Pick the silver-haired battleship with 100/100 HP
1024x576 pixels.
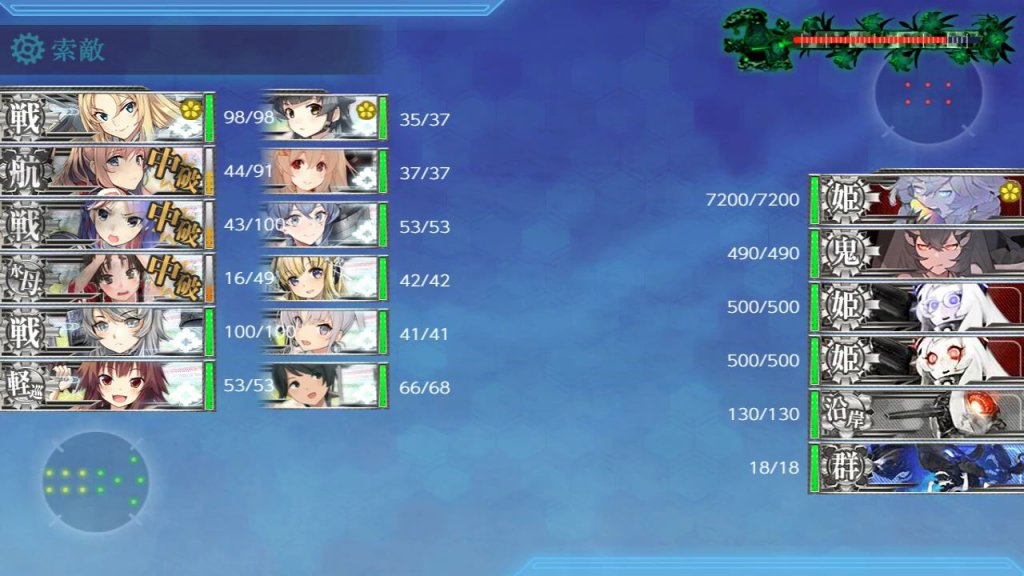click(107, 332)
